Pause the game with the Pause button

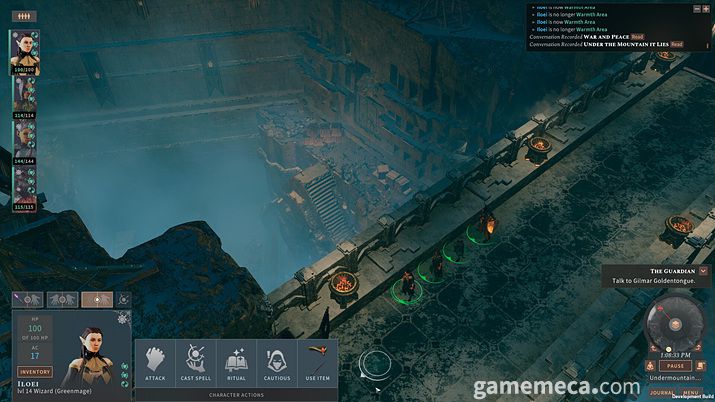click(674, 366)
